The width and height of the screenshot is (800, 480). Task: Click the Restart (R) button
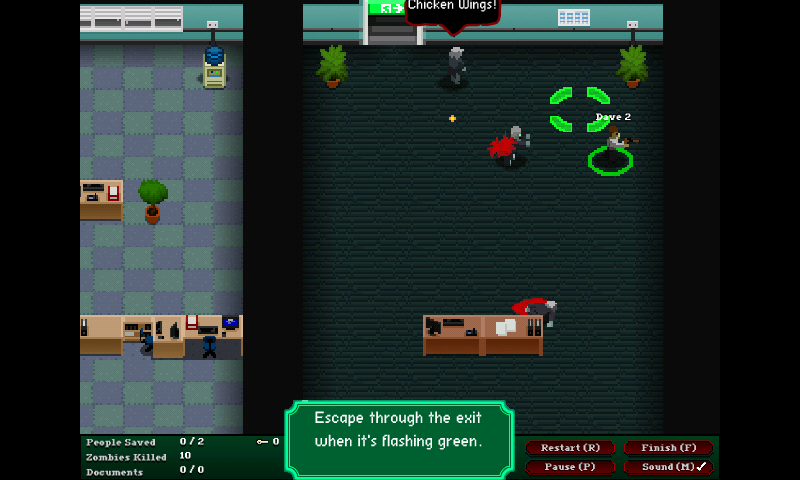click(571, 448)
